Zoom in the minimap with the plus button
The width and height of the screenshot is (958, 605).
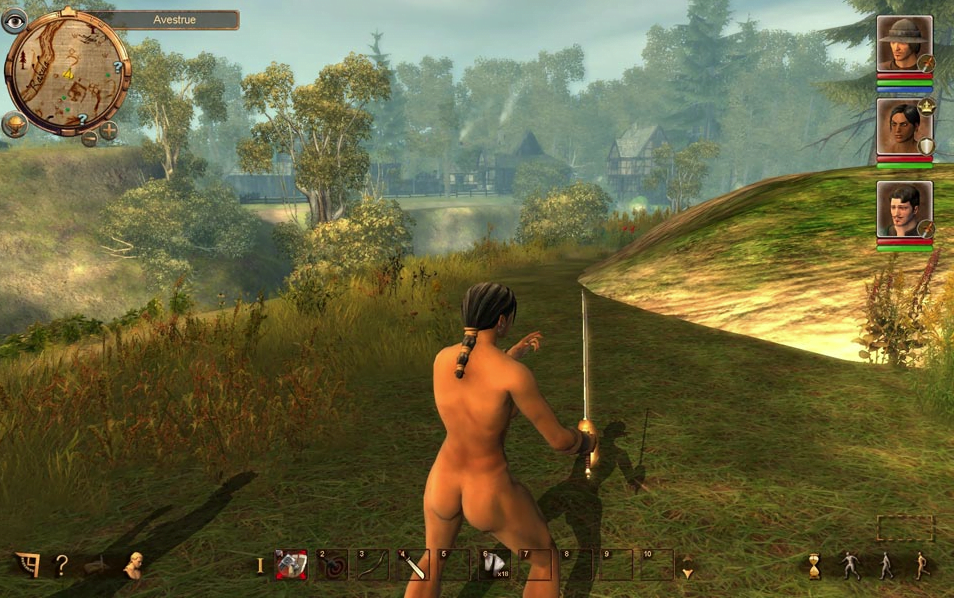coord(109,130)
